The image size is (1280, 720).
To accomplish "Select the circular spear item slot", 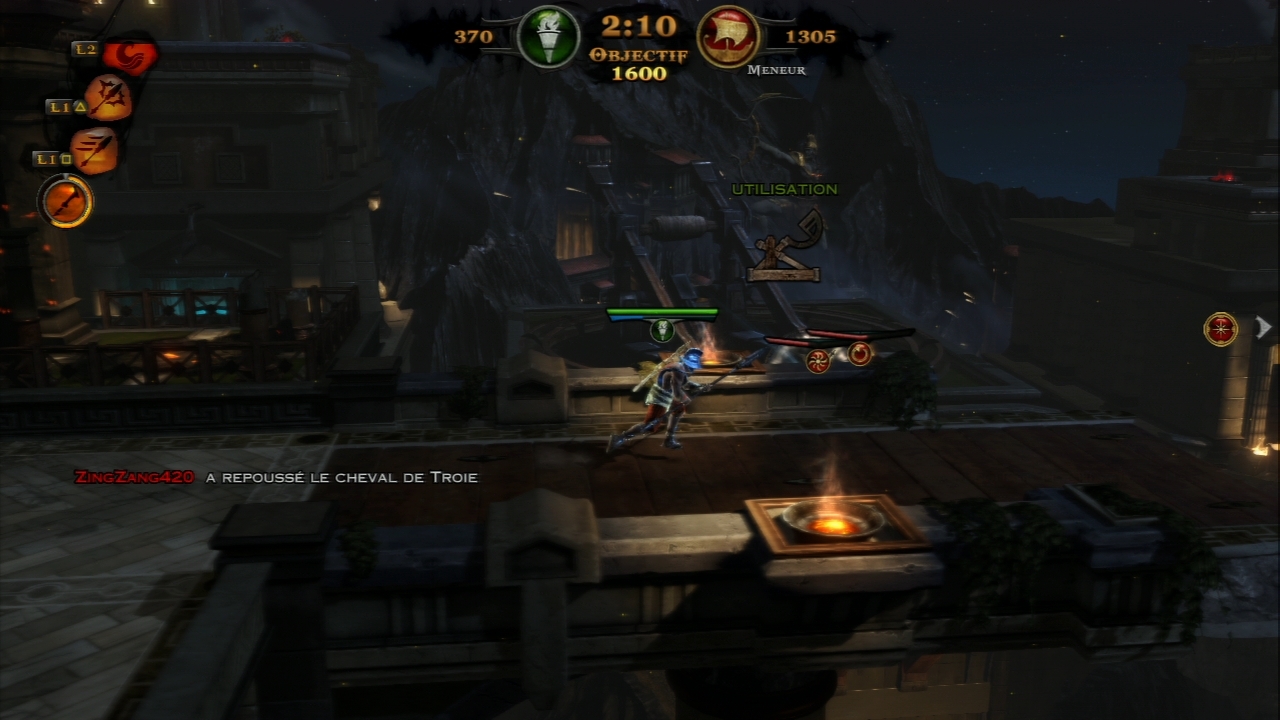I will (66, 201).
